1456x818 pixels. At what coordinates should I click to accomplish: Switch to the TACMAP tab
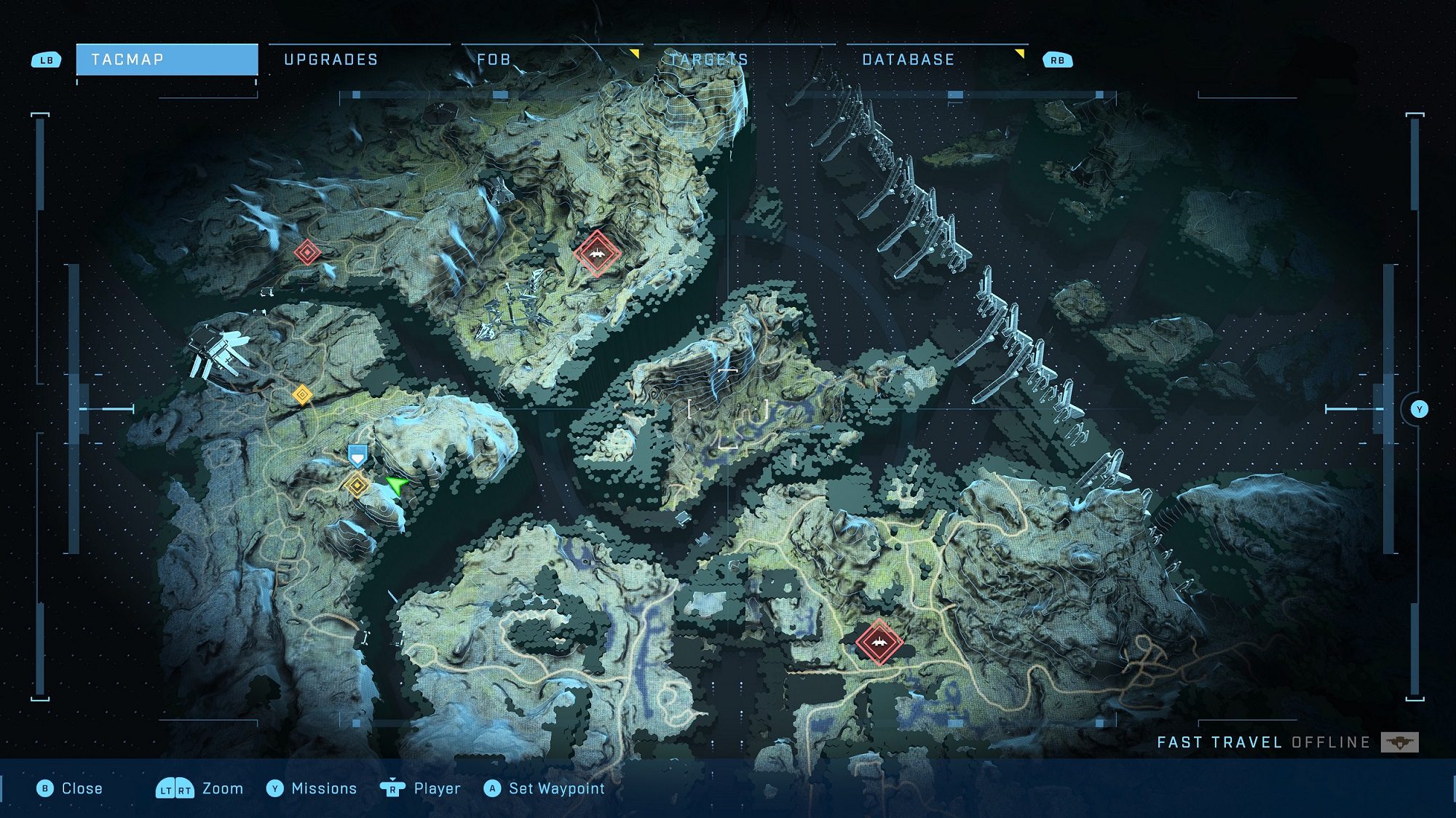point(167,60)
